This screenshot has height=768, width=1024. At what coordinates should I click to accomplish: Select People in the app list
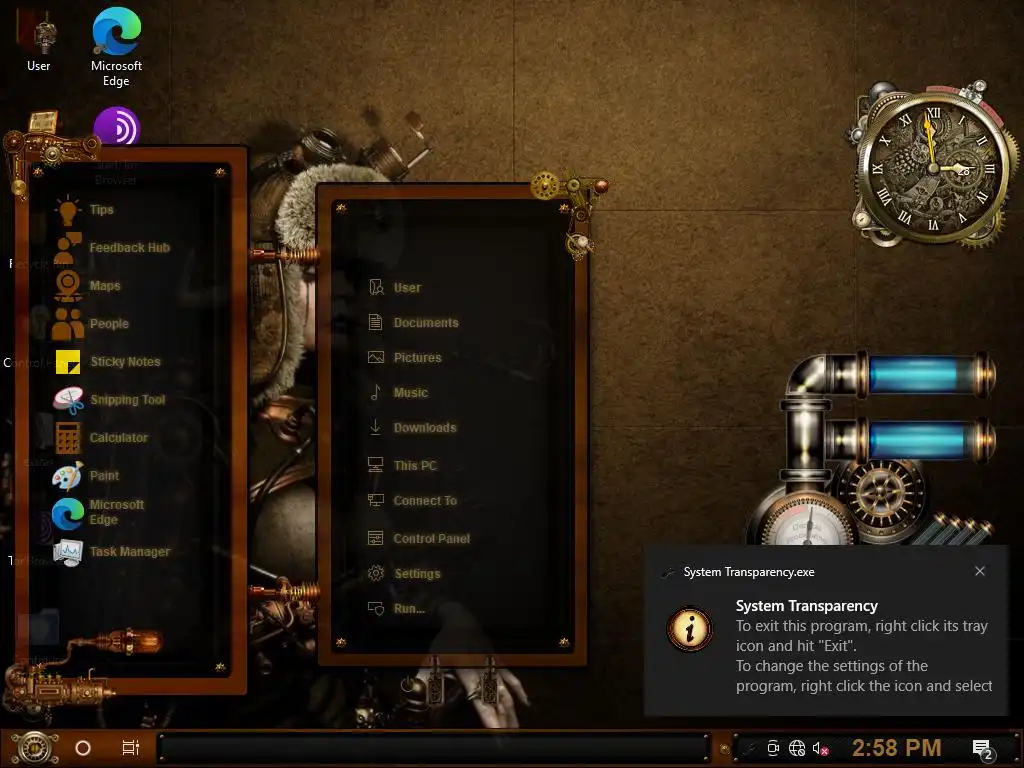(108, 324)
